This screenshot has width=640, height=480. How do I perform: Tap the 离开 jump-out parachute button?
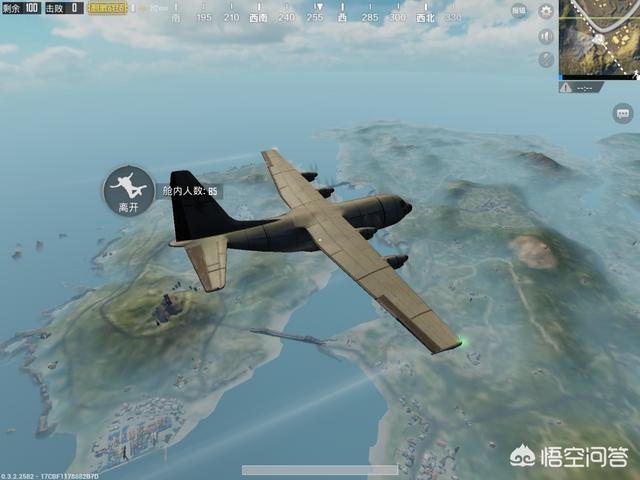[x=127, y=188]
